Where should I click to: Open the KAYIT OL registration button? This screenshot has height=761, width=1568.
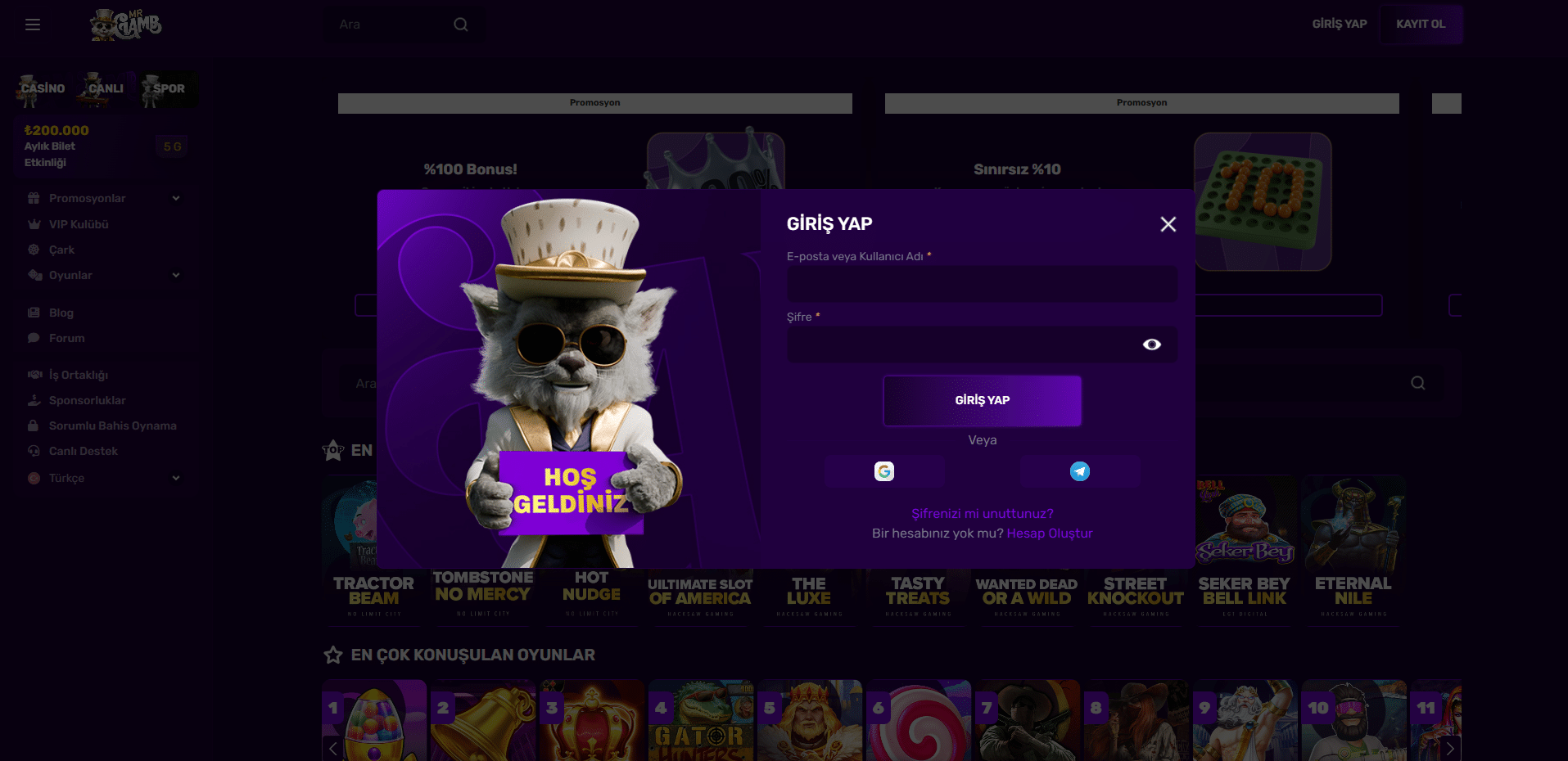1420,25
